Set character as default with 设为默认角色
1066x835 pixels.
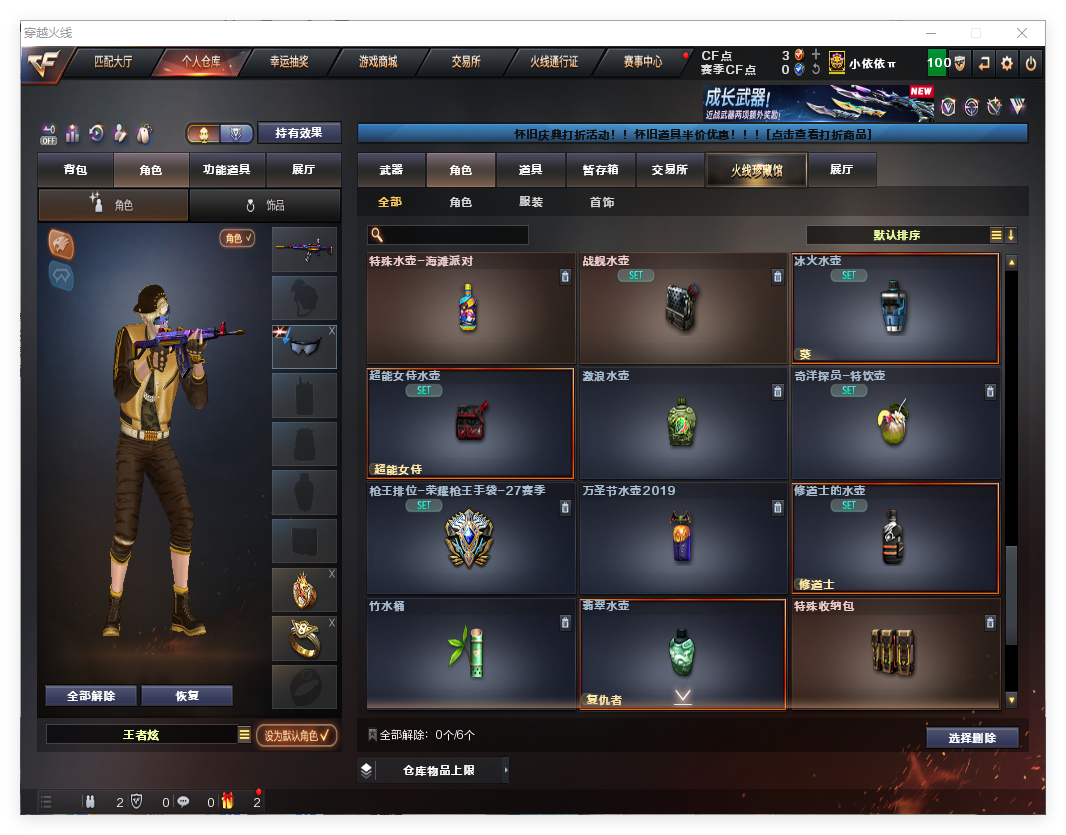297,735
